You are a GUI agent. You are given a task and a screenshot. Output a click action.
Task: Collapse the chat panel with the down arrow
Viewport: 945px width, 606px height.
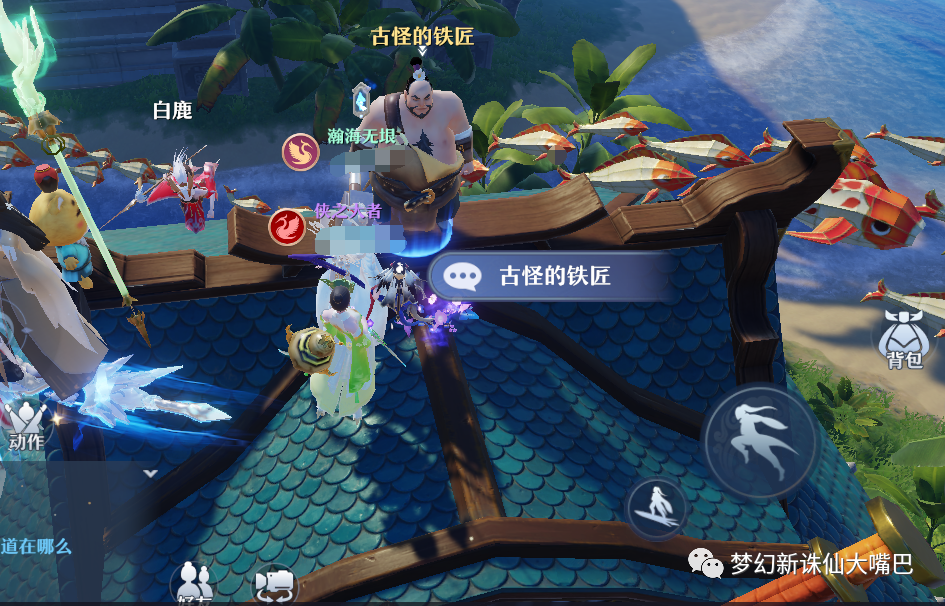(x=150, y=473)
